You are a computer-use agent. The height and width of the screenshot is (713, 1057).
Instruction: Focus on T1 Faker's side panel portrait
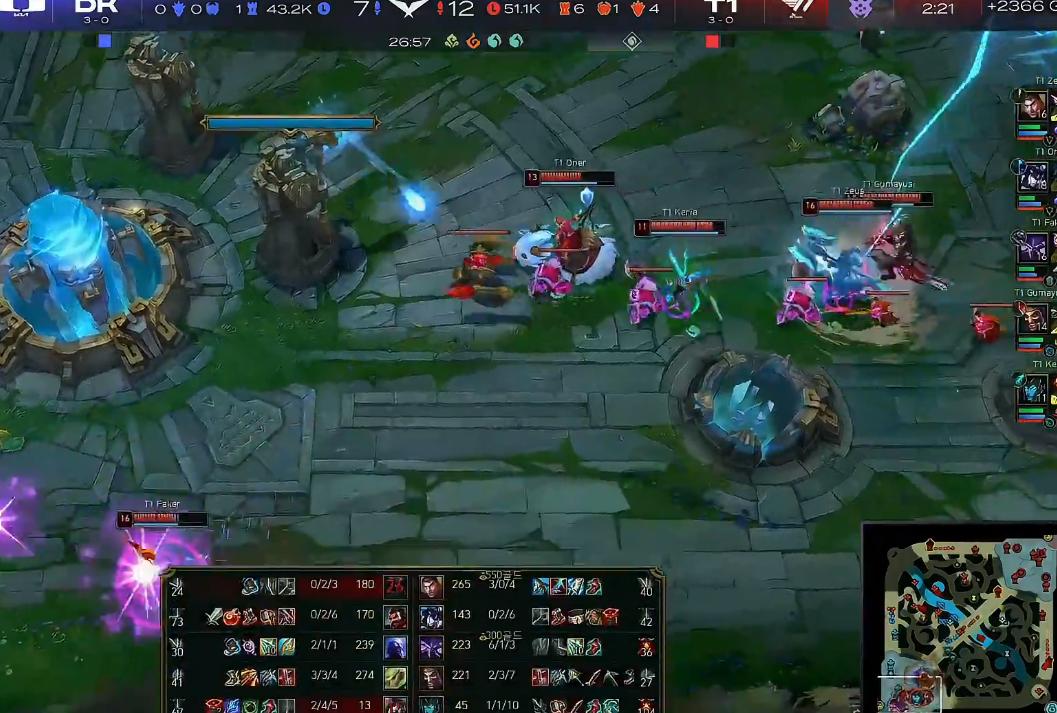click(1033, 249)
